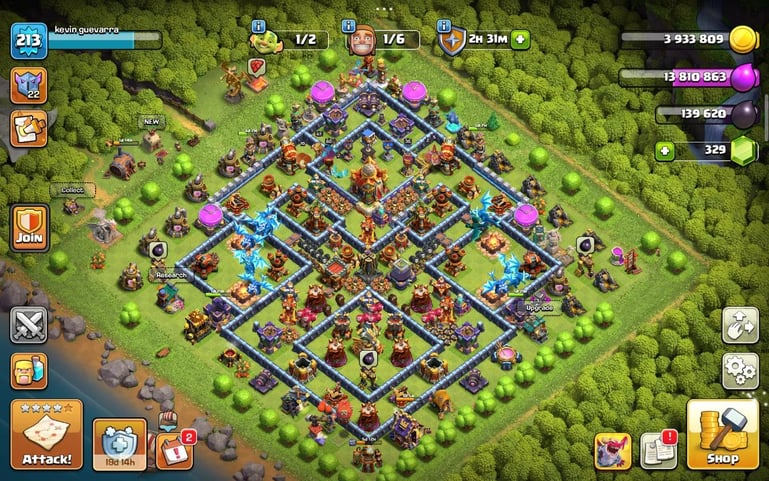769x481 pixels.
Task: Tap the Join clan shield button
Action: coord(28,229)
